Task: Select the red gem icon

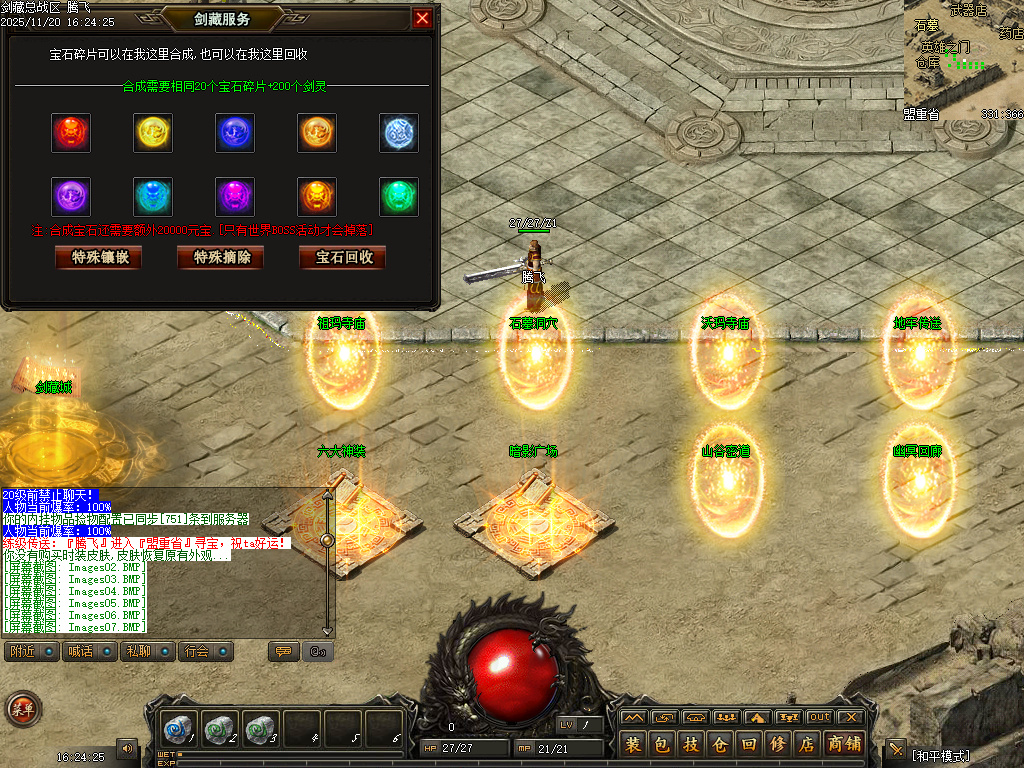Action: 71,133
